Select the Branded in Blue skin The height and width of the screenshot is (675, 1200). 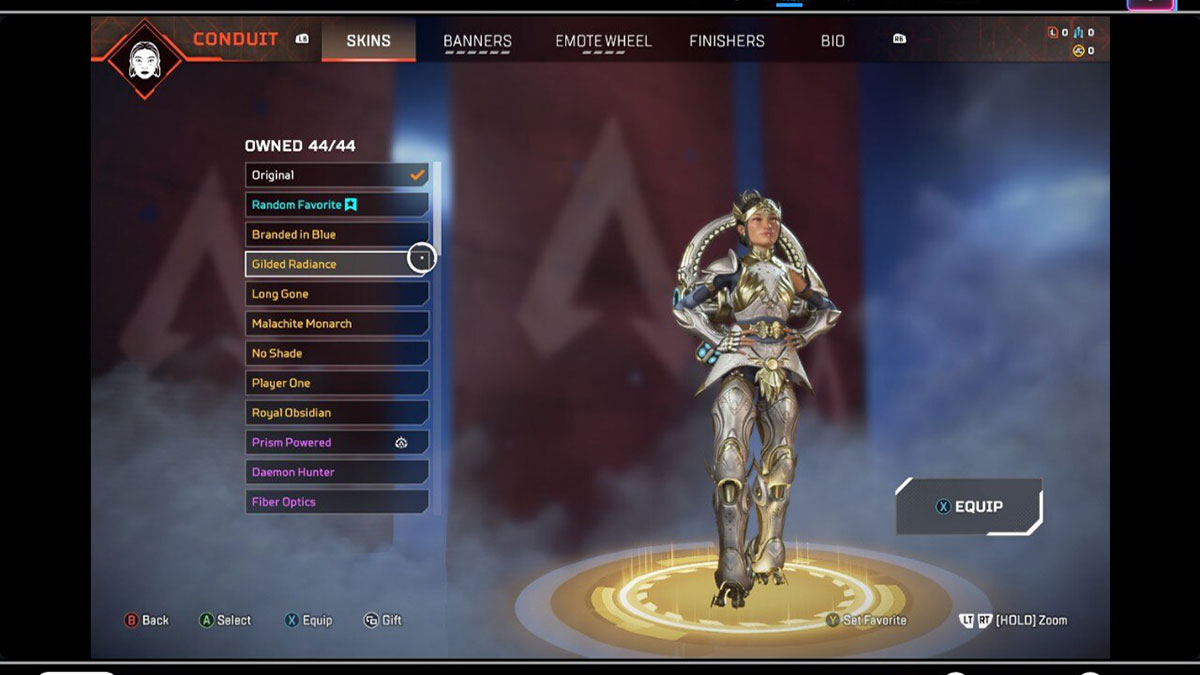point(337,235)
